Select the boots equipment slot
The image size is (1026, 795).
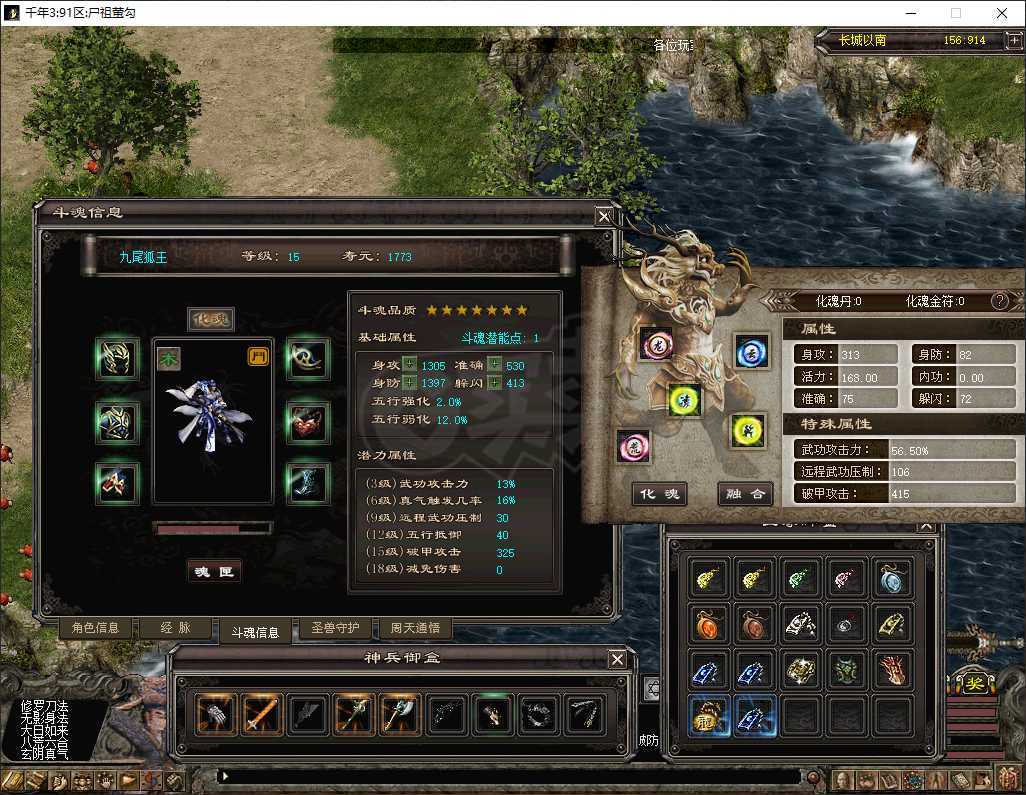pyautogui.click(x=306, y=482)
